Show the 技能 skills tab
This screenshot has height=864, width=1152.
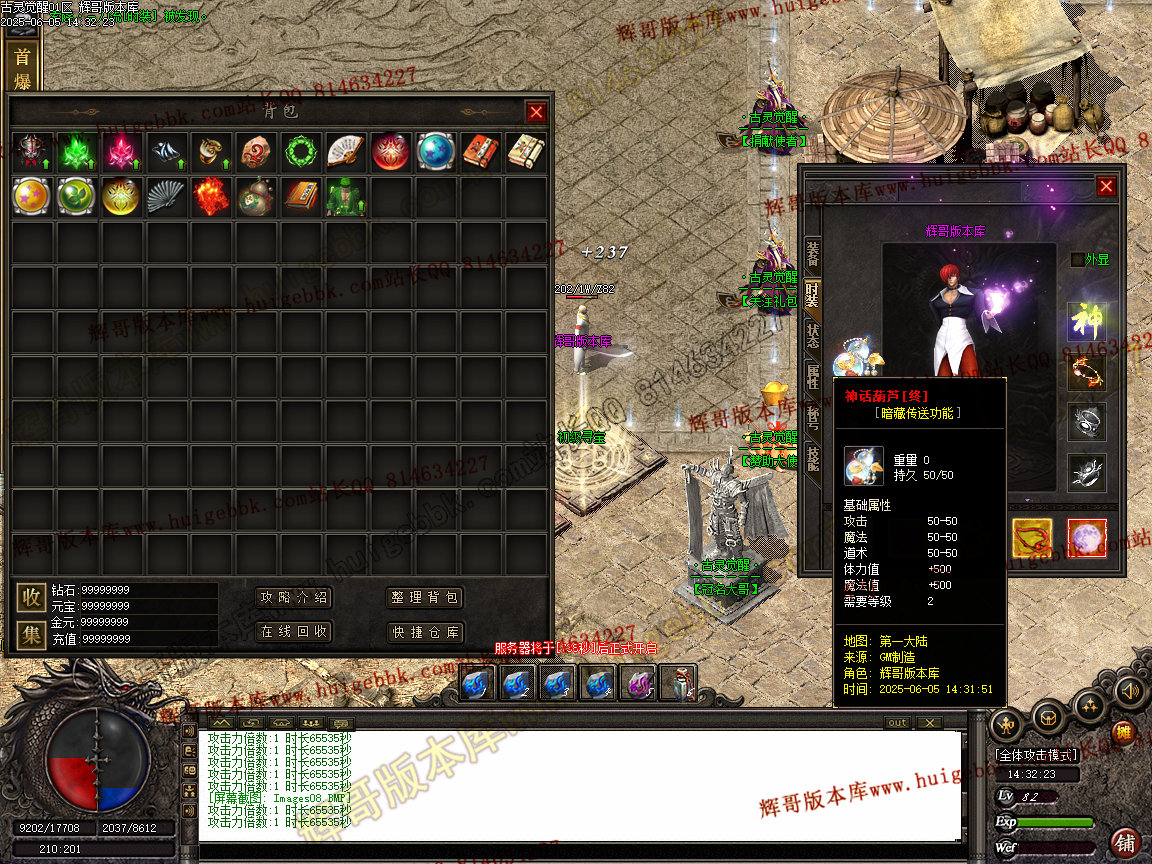[x=813, y=458]
